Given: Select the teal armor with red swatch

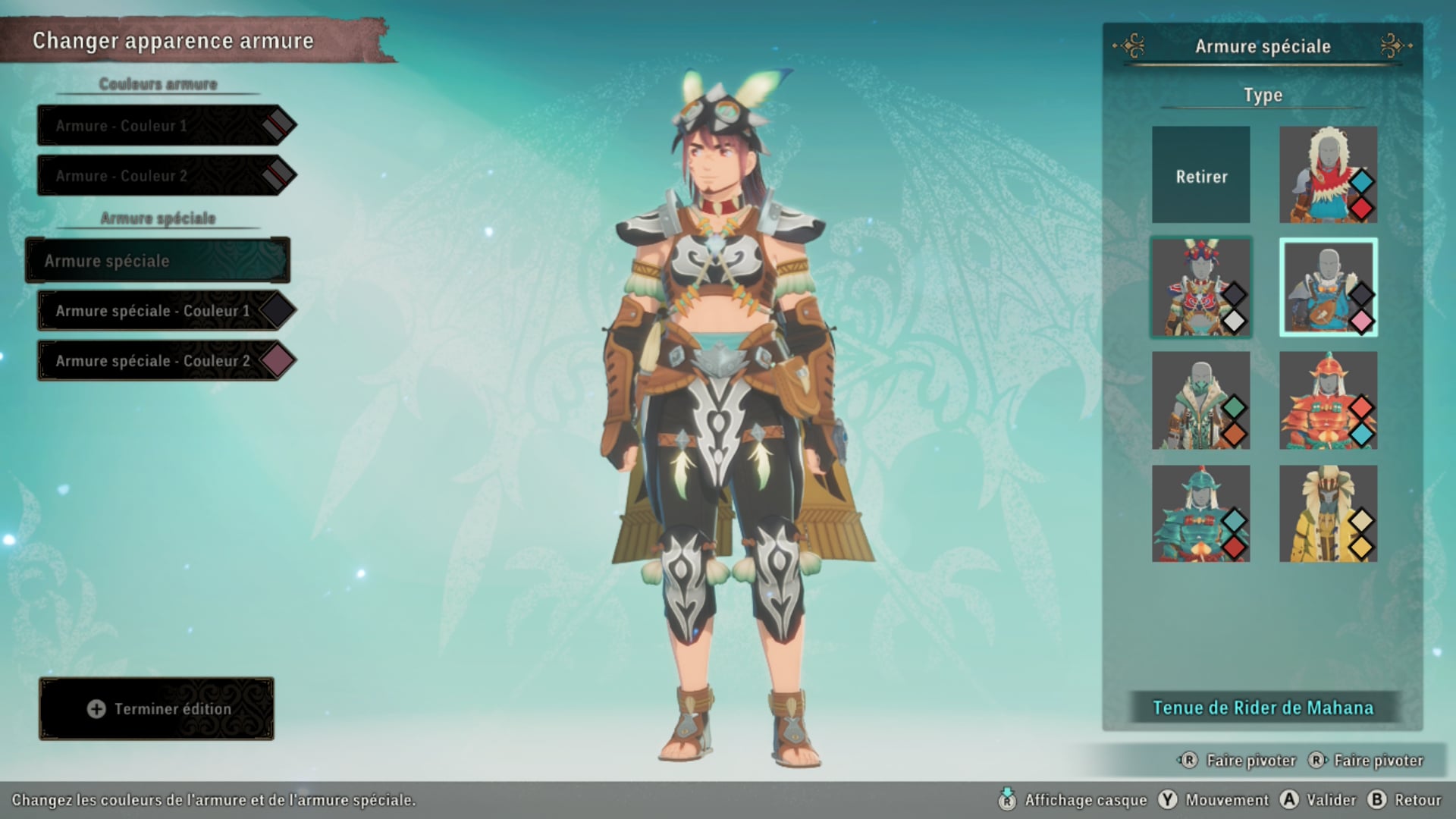Looking at the screenshot, I should pyautogui.click(x=1201, y=513).
